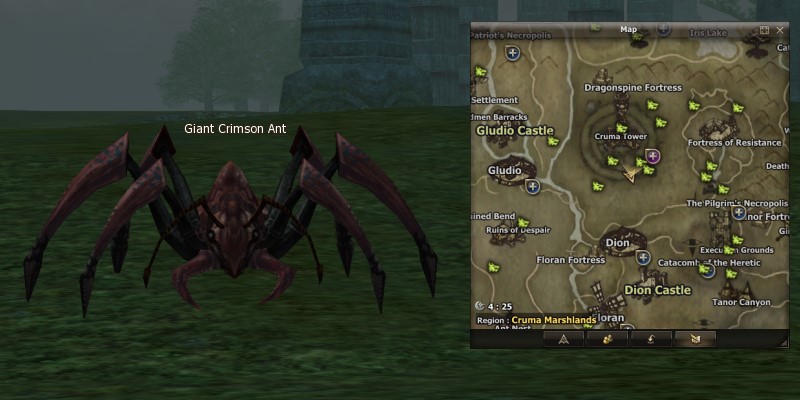This screenshot has height=400, width=800.
Task: Click the curved arrow button below the map
Action: point(650,338)
